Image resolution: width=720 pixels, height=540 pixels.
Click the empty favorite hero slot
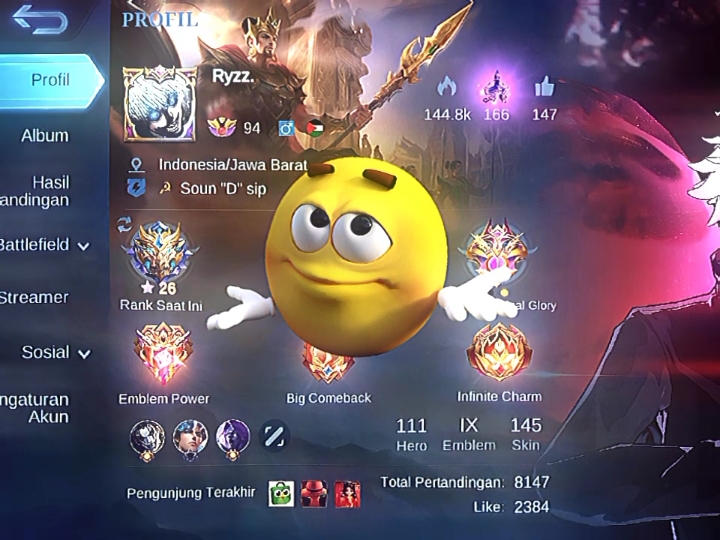click(274, 435)
